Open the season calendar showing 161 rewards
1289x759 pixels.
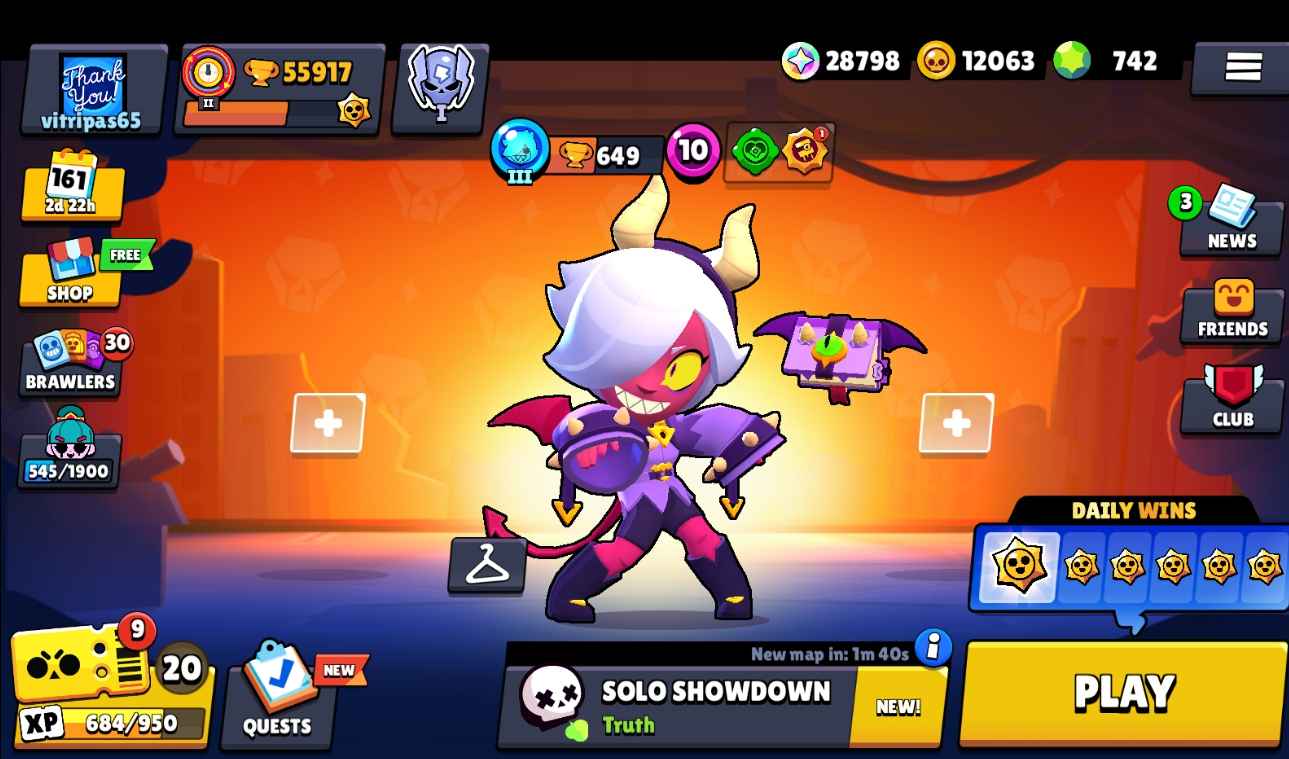click(x=68, y=190)
